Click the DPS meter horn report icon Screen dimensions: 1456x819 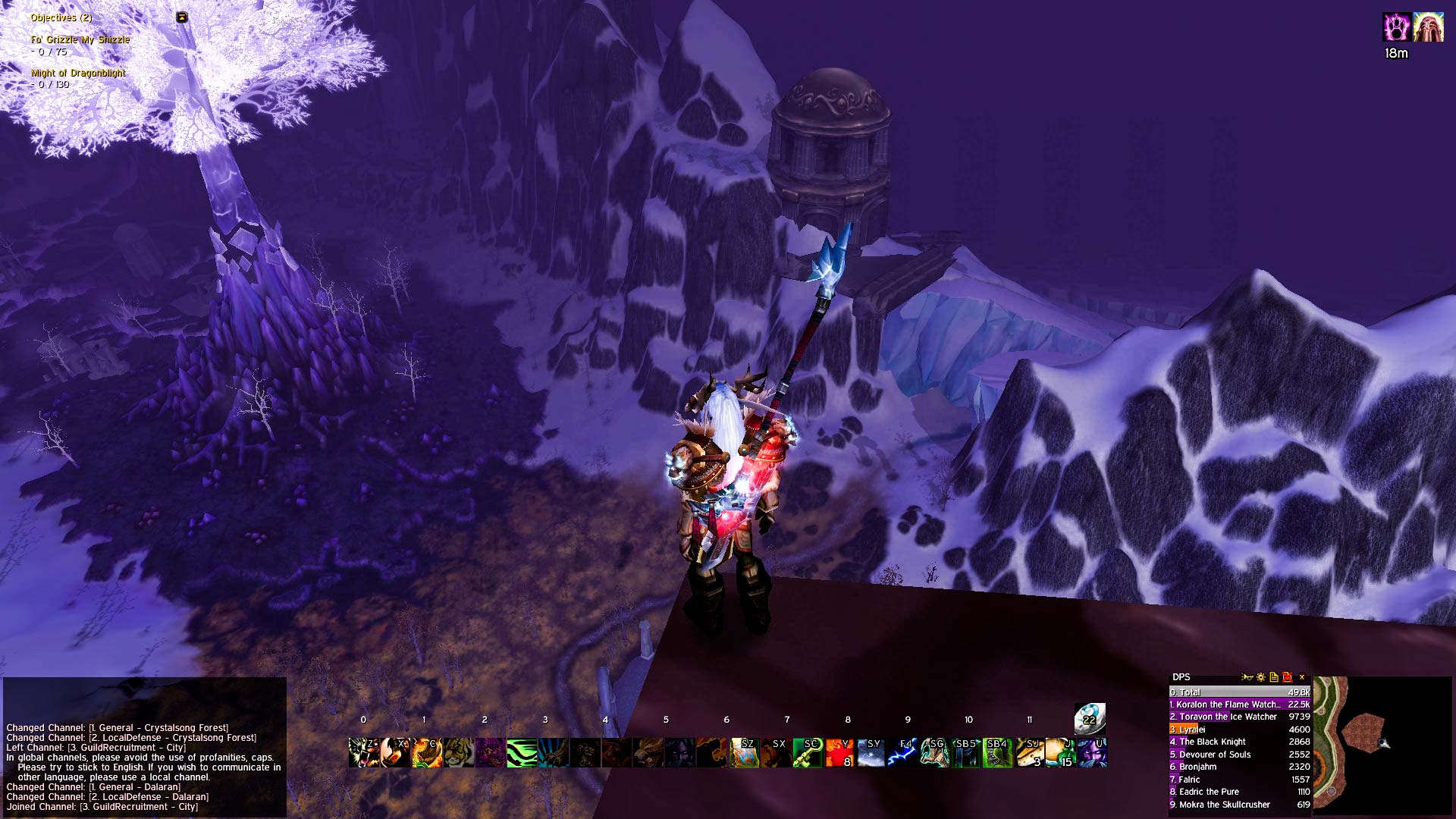(1246, 677)
